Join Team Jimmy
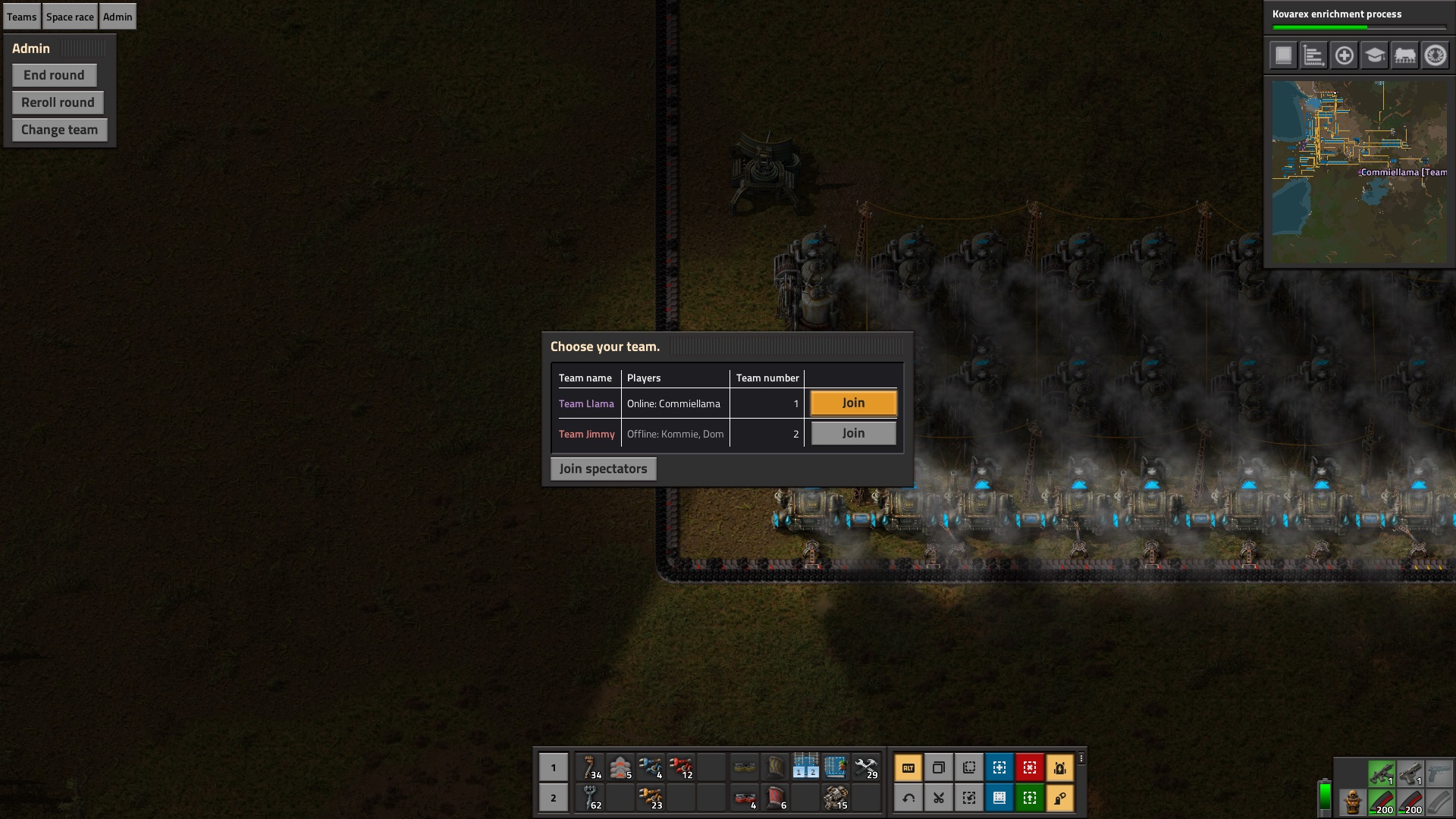Screen dimensions: 1456x819 coord(853,433)
